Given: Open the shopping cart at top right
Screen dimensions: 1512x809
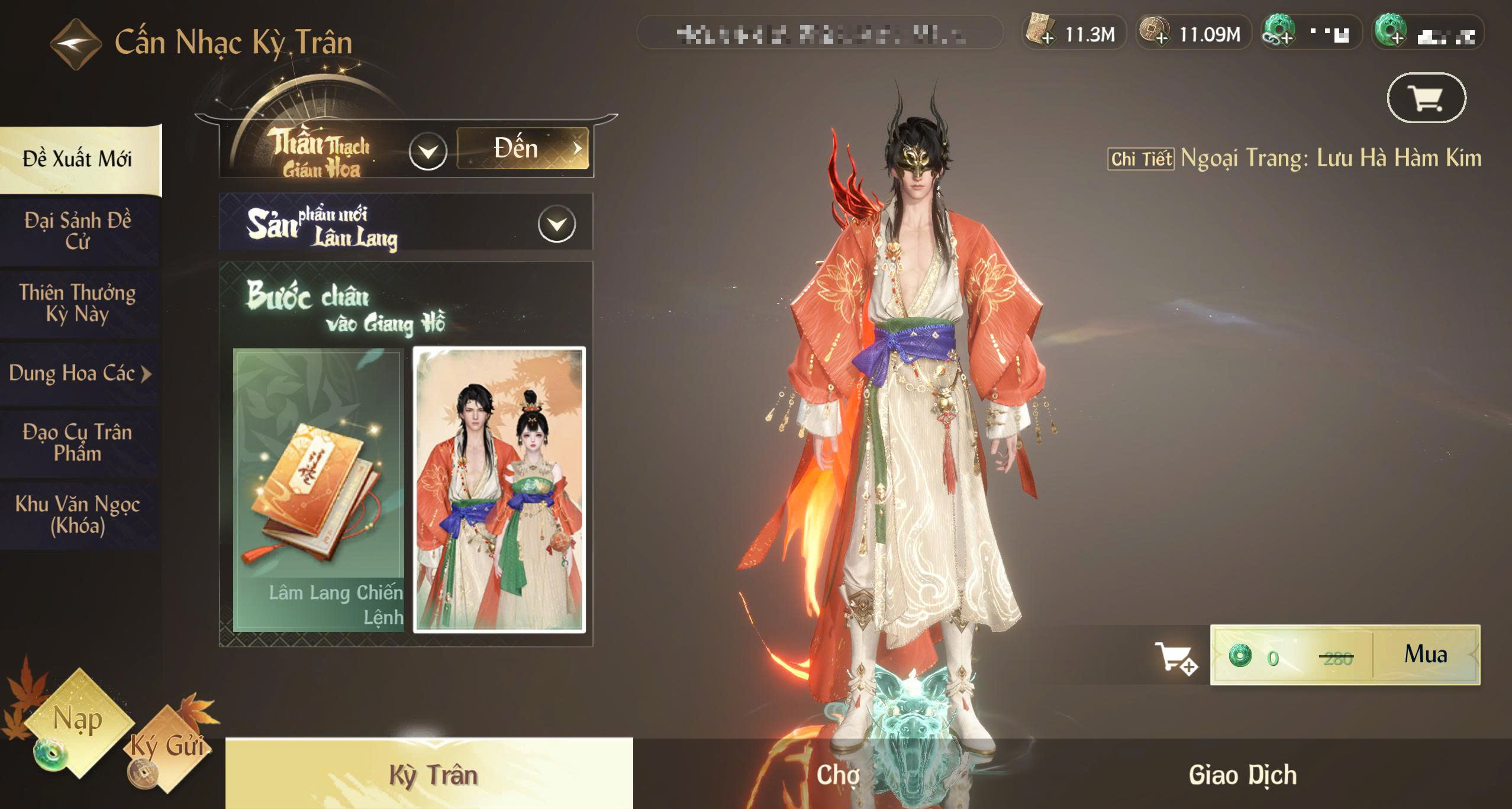Looking at the screenshot, I should [x=1426, y=98].
